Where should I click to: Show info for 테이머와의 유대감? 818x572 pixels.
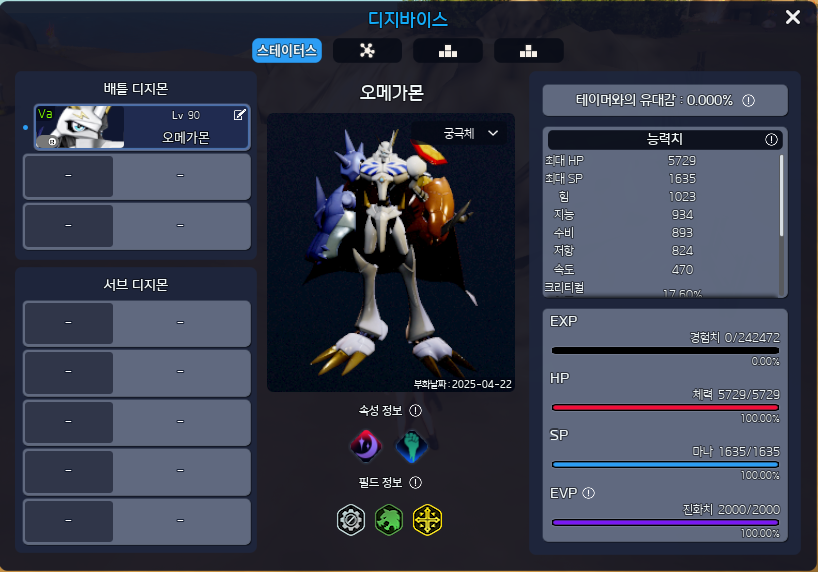coord(748,101)
